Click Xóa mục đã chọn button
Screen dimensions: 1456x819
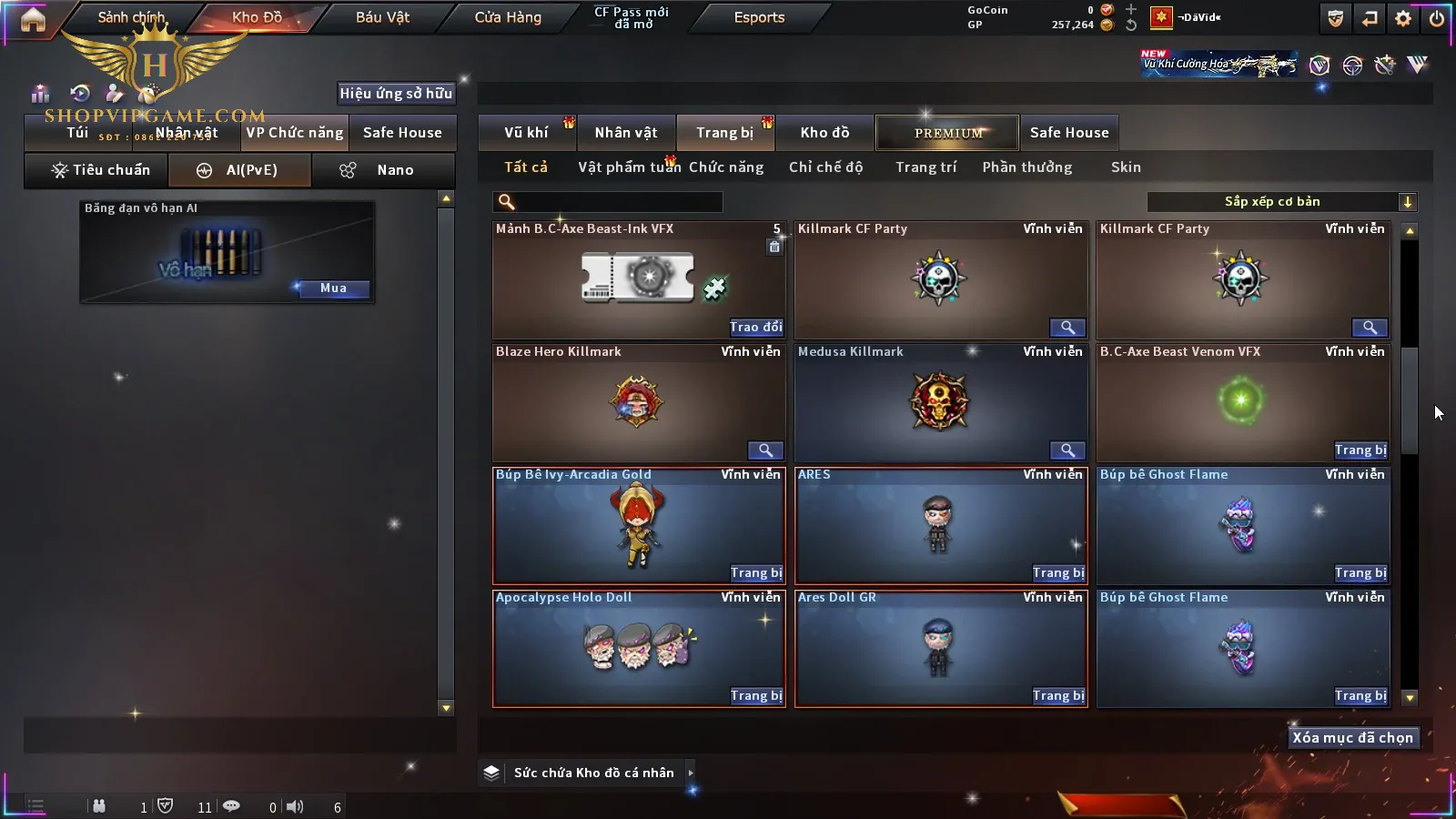pos(1352,738)
